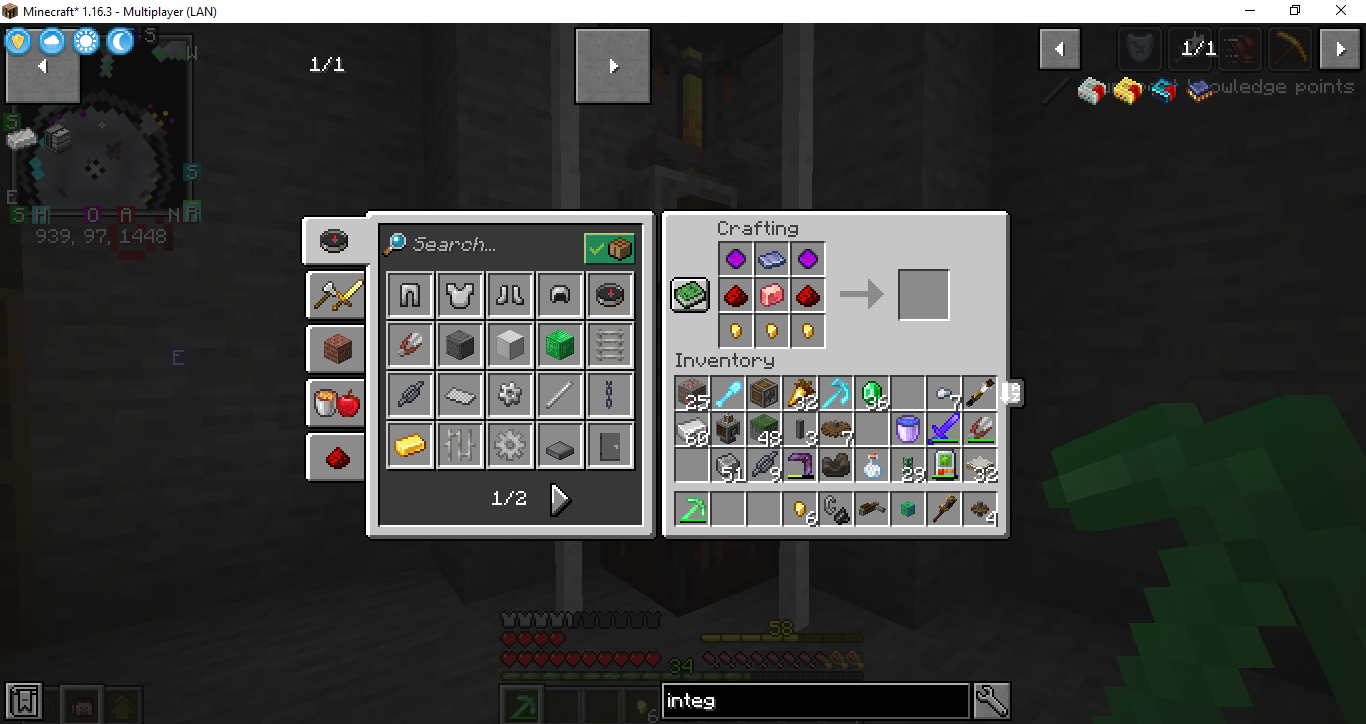Image resolution: width=1366 pixels, height=724 pixels.
Task: Click the gold ingot in the item list
Action: click(409, 445)
